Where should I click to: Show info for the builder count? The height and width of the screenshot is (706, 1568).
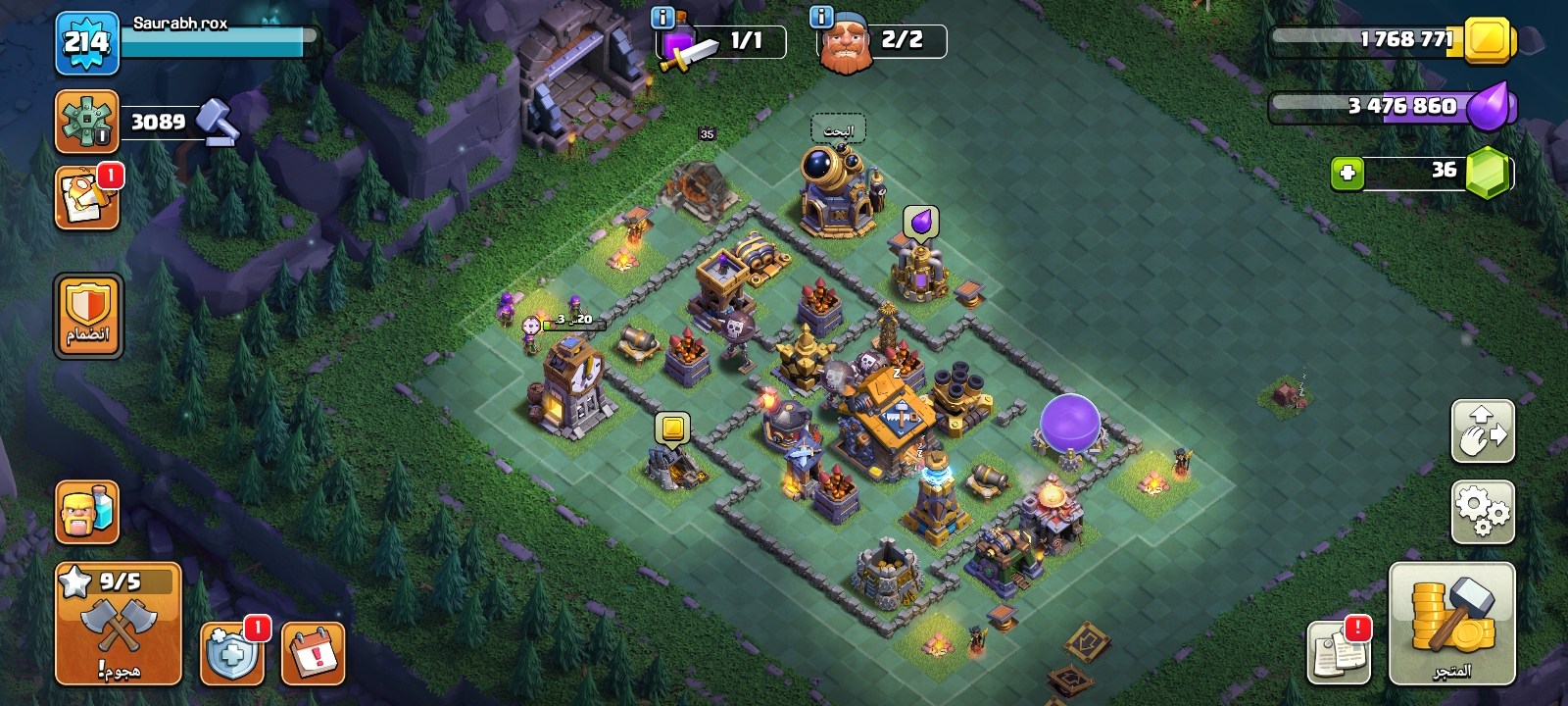821,17
